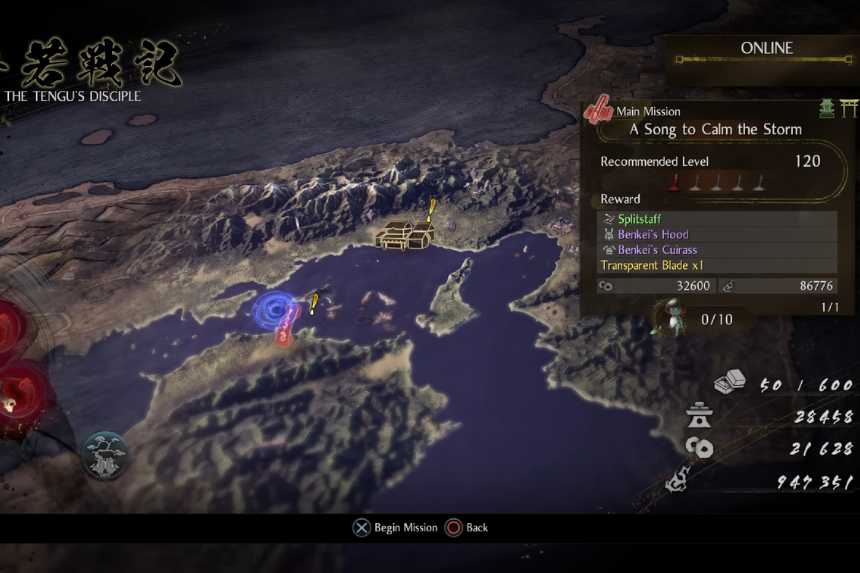Click the torii gate icon in mission panel
The width and height of the screenshot is (860, 573).
pyautogui.click(x=849, y=108)
